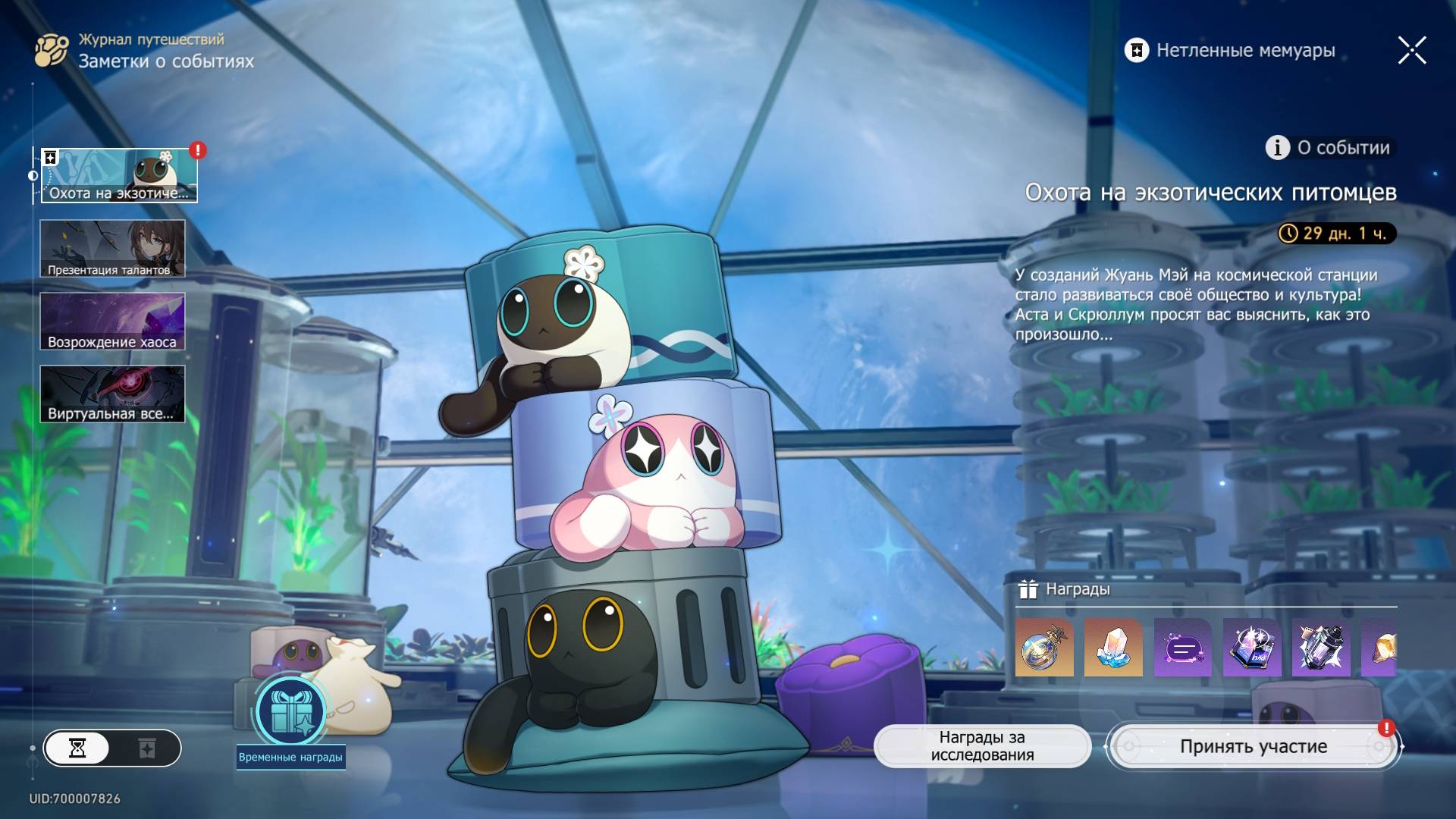Image resolution: width=1456 pixels, height=819 pixels.
Task: Open Нетленные мемуары
Action: 1230,51
